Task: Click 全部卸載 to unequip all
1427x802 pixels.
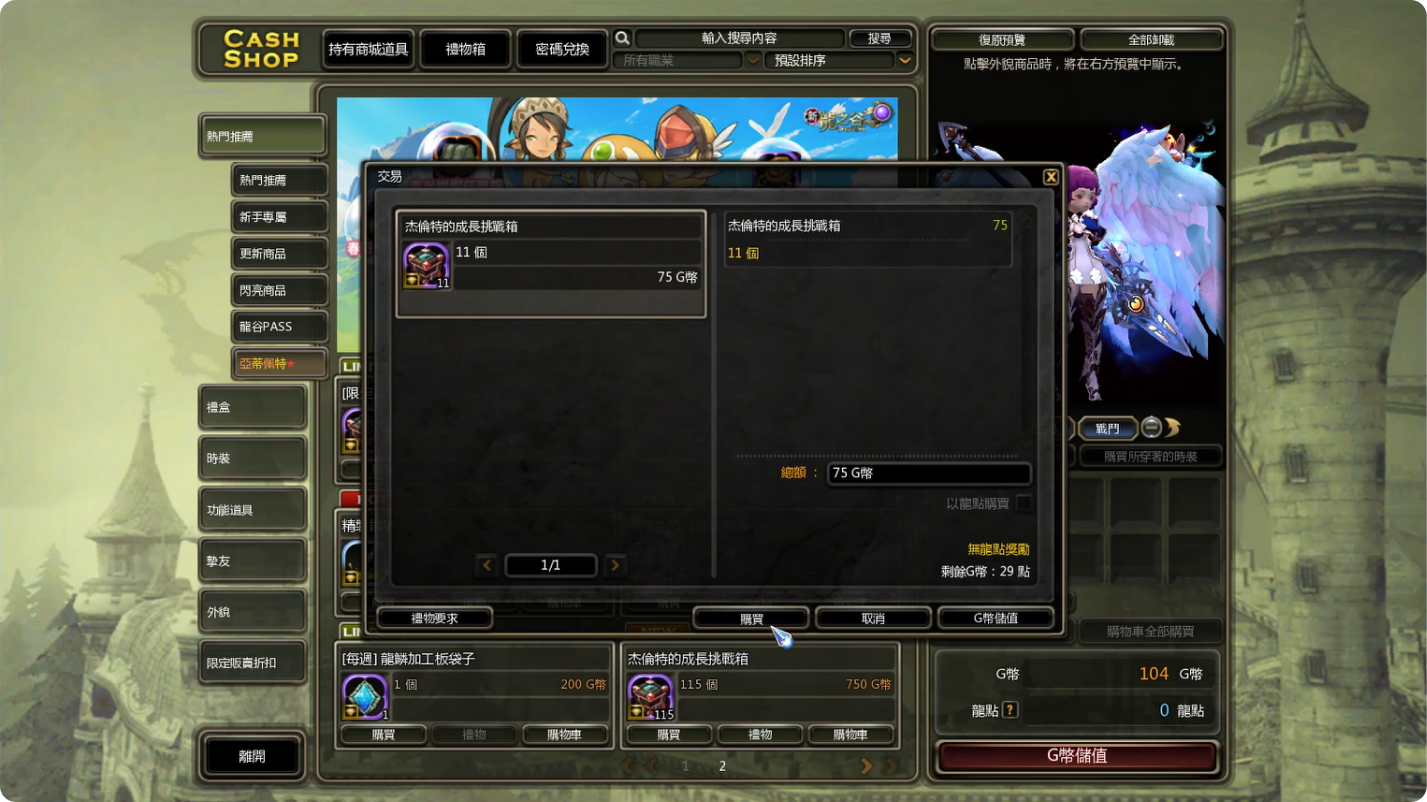Action: (1151, 40)
